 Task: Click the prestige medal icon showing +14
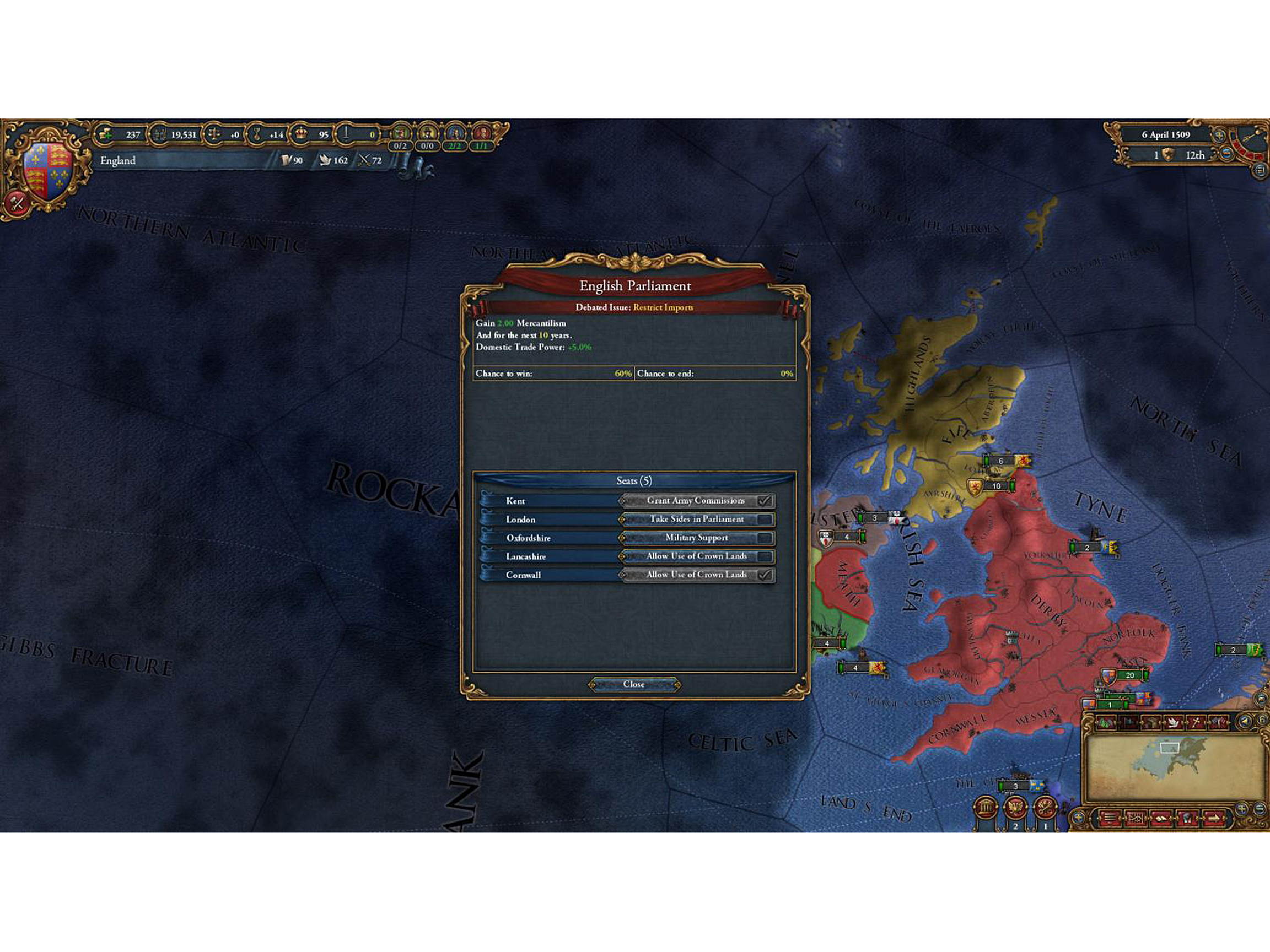pos(257,135)
